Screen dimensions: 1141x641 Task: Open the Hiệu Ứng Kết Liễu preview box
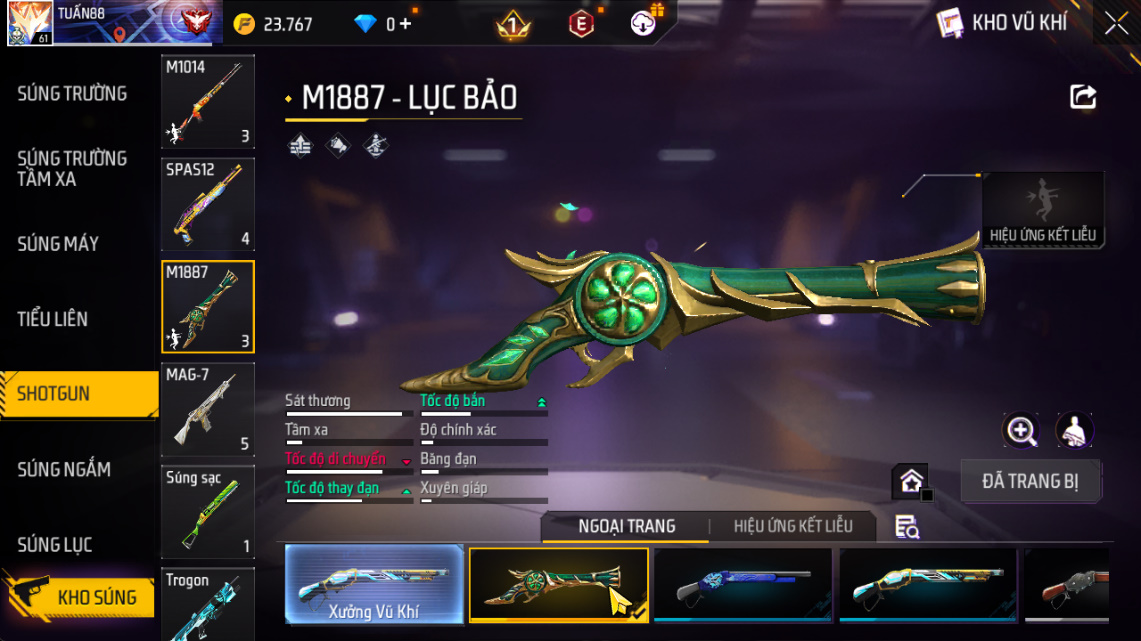point(1043,210)
